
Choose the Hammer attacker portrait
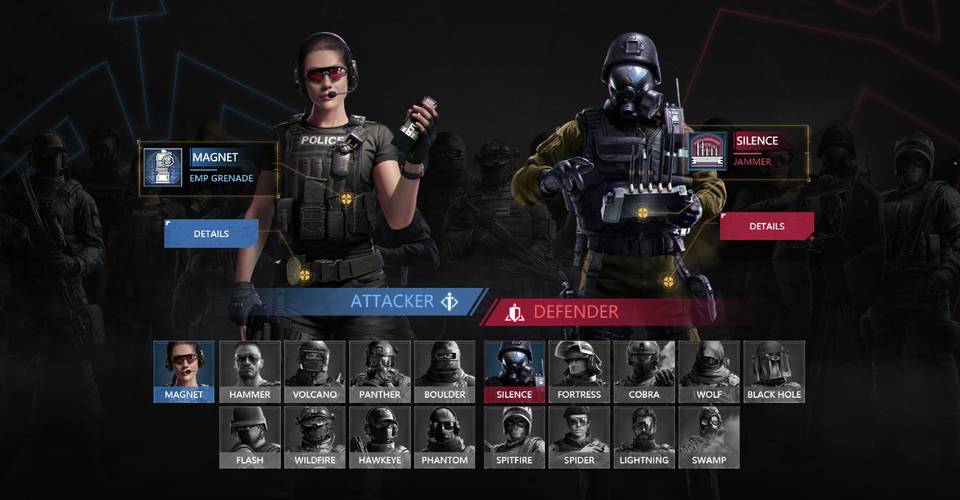[249, 371]
